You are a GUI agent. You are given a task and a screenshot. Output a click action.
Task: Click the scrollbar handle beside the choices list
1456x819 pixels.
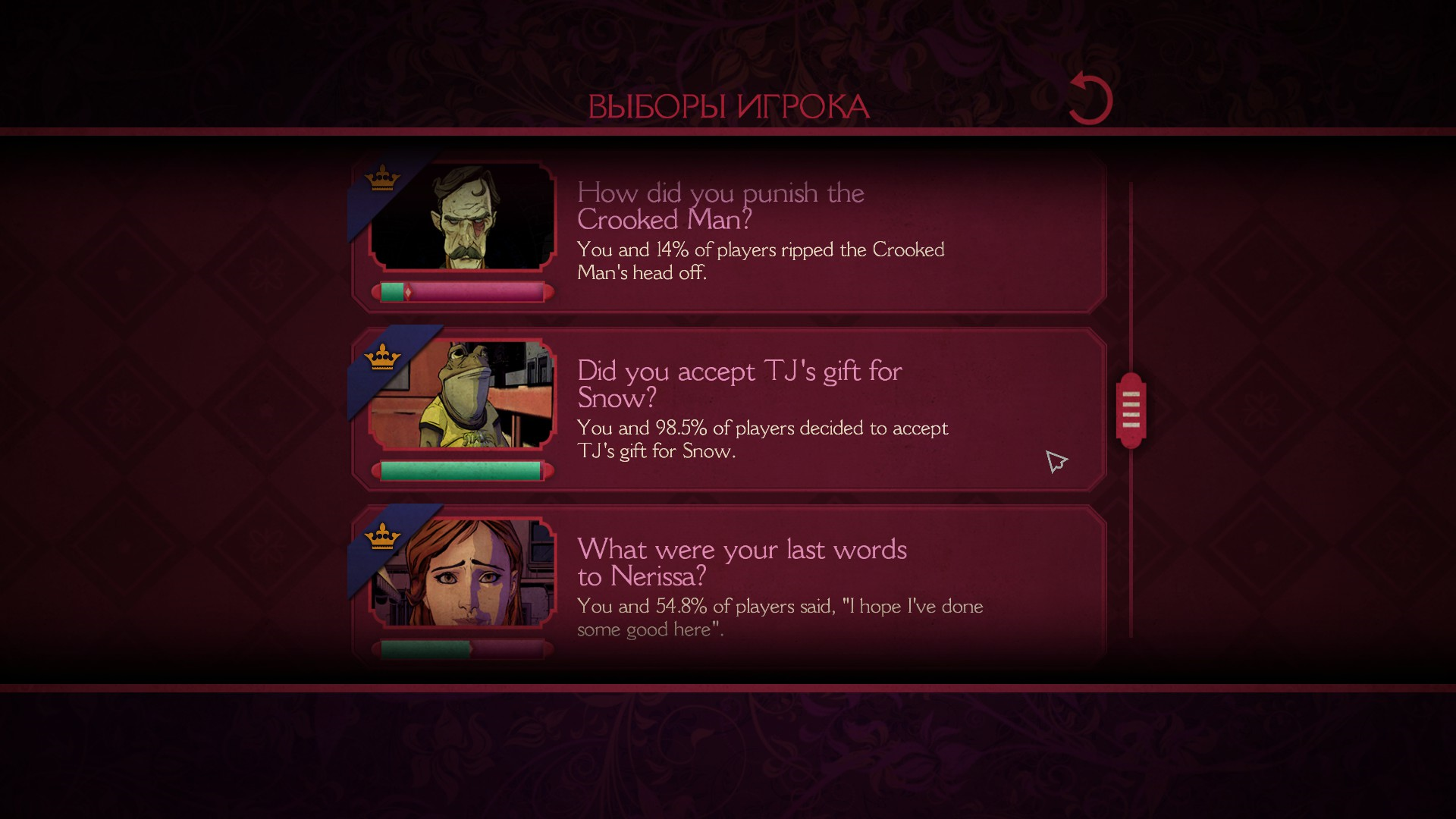point(1131,410)
